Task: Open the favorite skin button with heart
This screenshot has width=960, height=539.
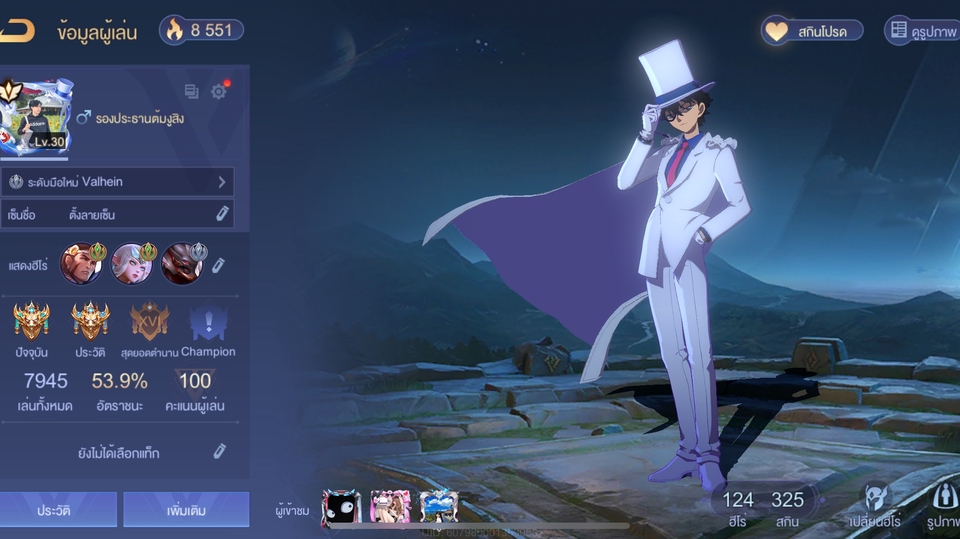Action: coord(810,31)
